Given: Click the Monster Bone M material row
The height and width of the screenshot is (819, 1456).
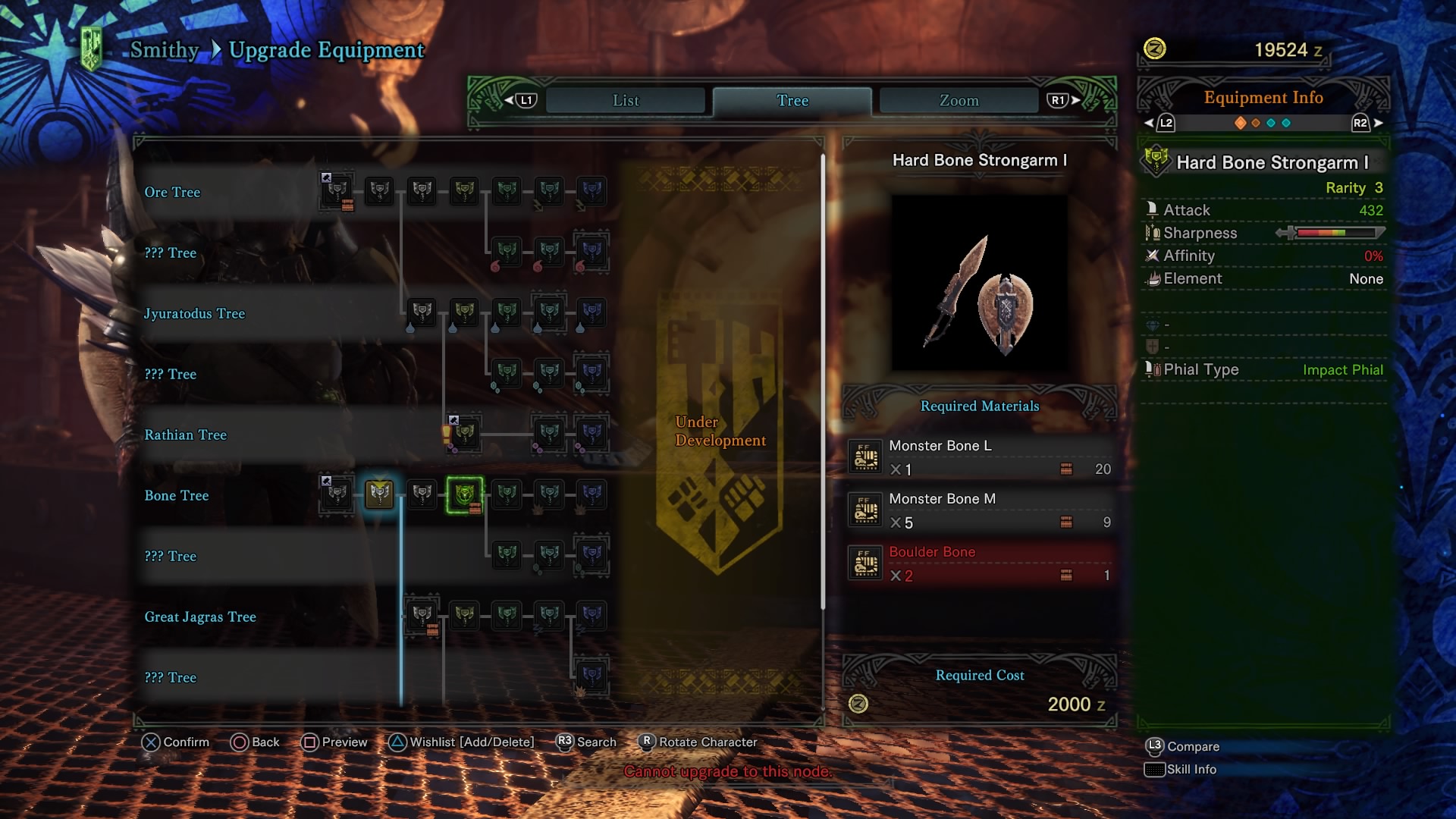Looking at the screenshot, I should pos(980,510).
